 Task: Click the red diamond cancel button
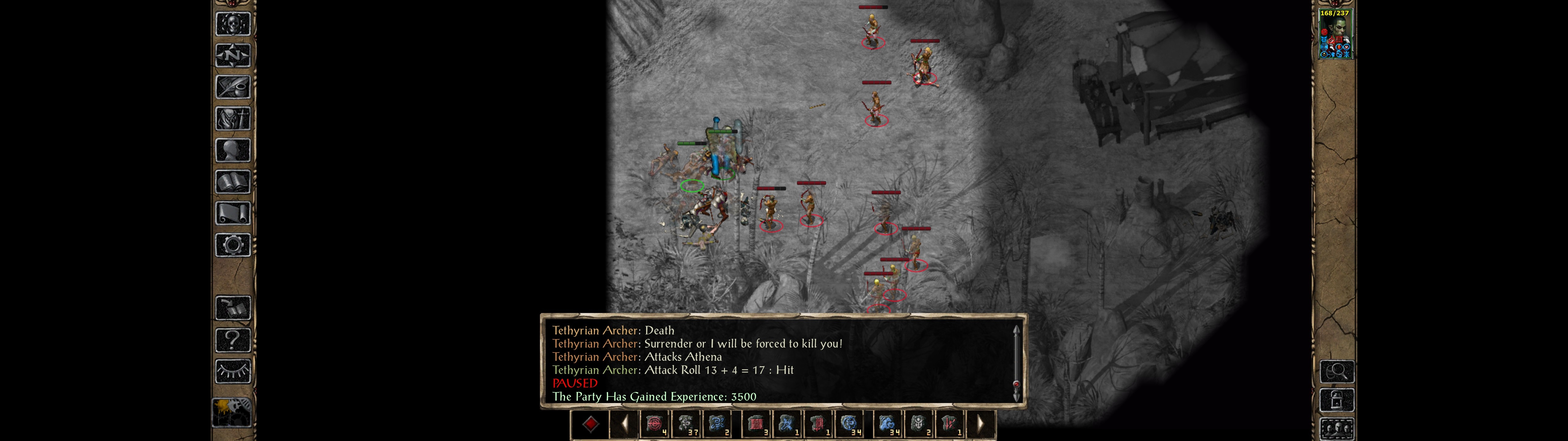click(x=590, y=424)
